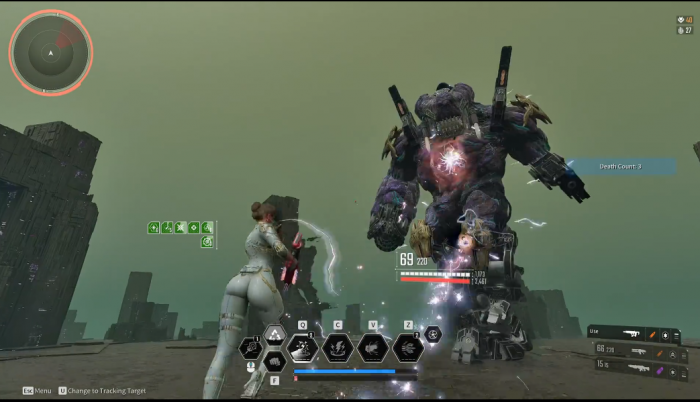The height and width of the screenshot is (402, 700).
Task: Activate the Z skill hexagon icon
Action: (408, 347)
